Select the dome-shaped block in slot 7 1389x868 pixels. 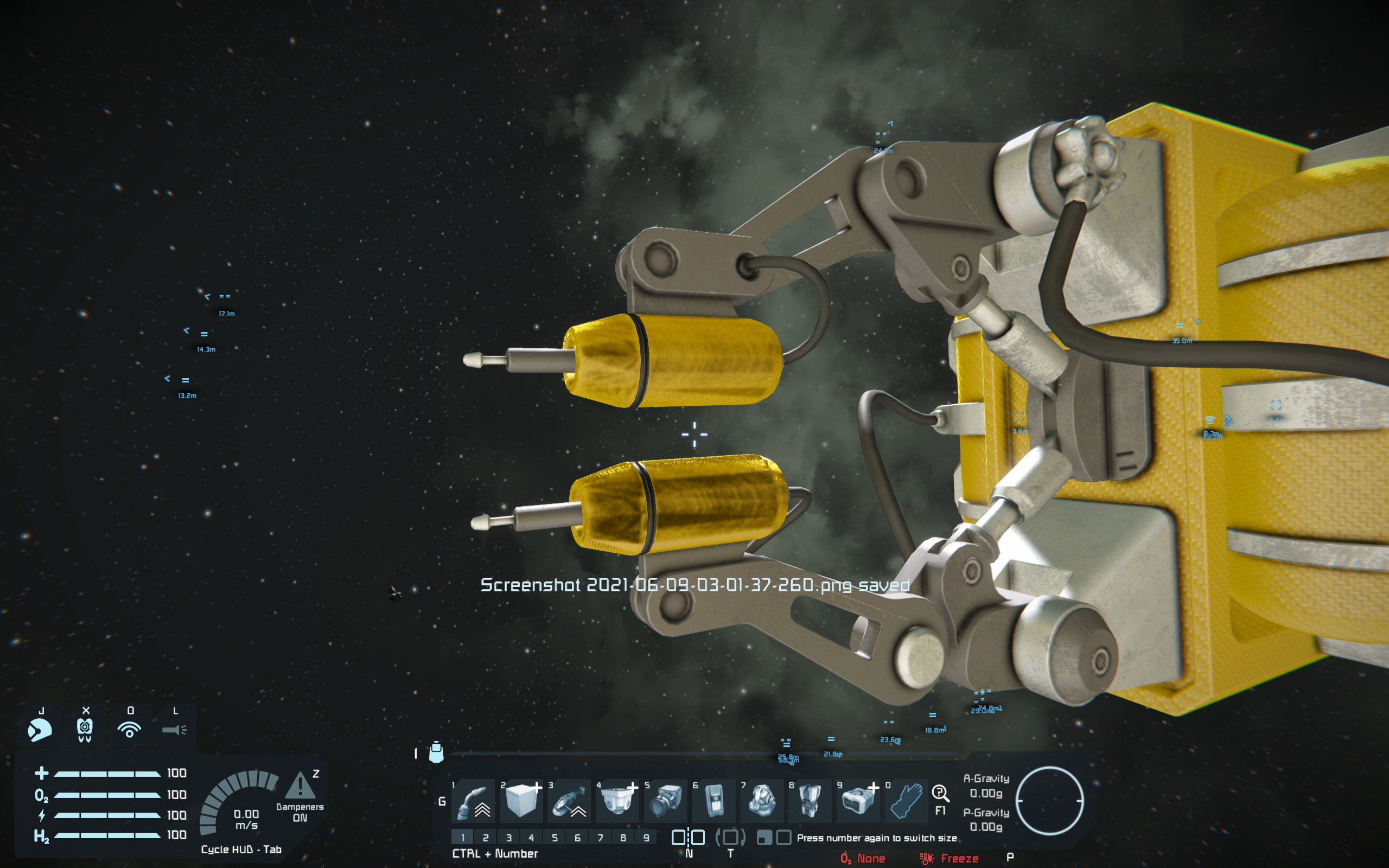(x=762, y=800)
